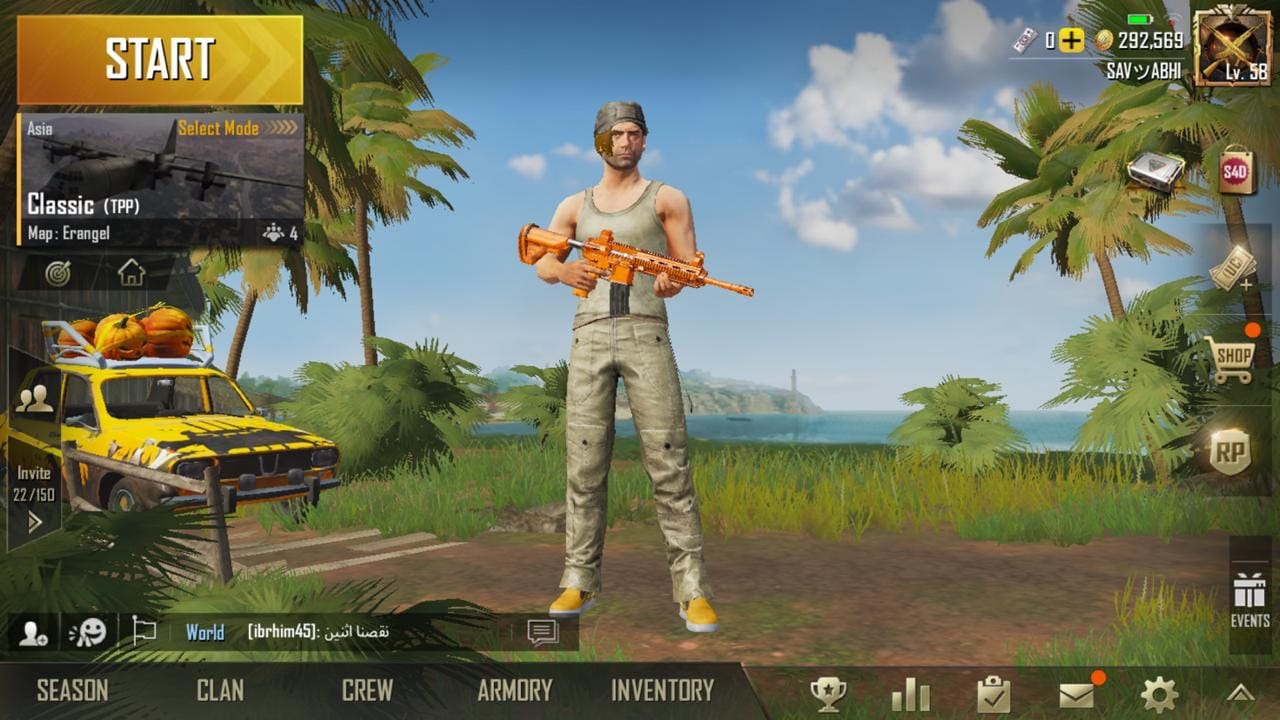Open the CLAN menu
Screen dimensions: 1280x720
pos(220,691)
